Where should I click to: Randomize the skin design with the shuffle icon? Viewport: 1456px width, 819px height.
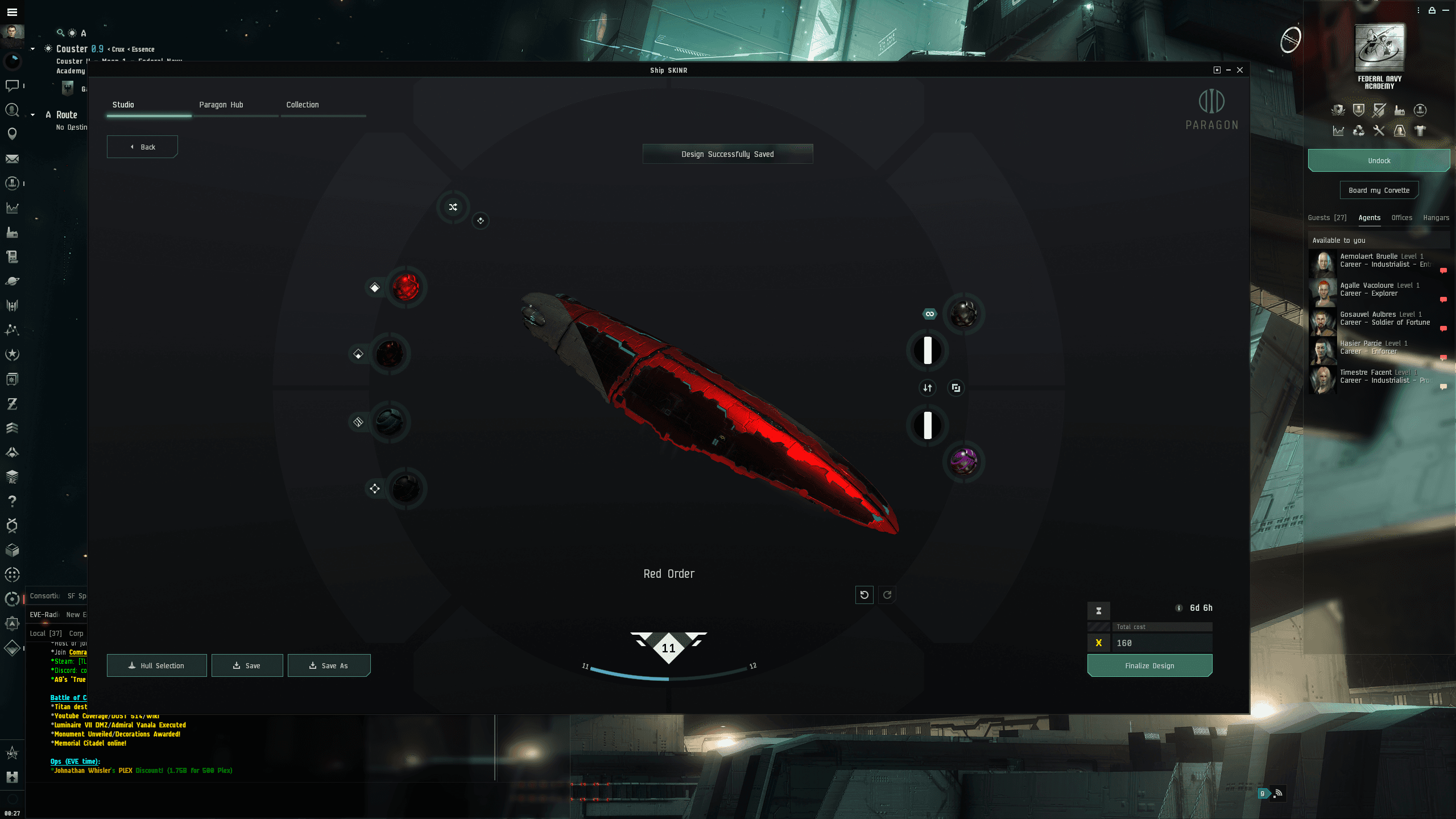point(453,207)
